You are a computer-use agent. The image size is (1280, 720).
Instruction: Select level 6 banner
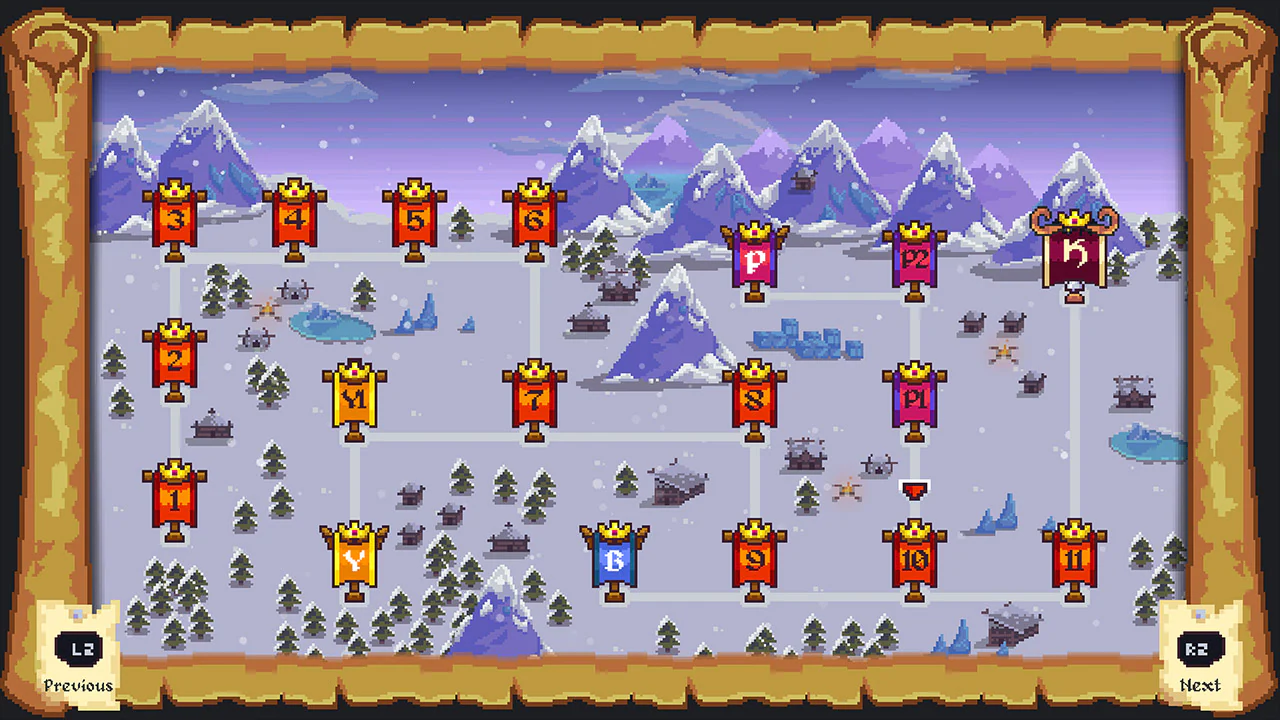(x=536, y=220)
